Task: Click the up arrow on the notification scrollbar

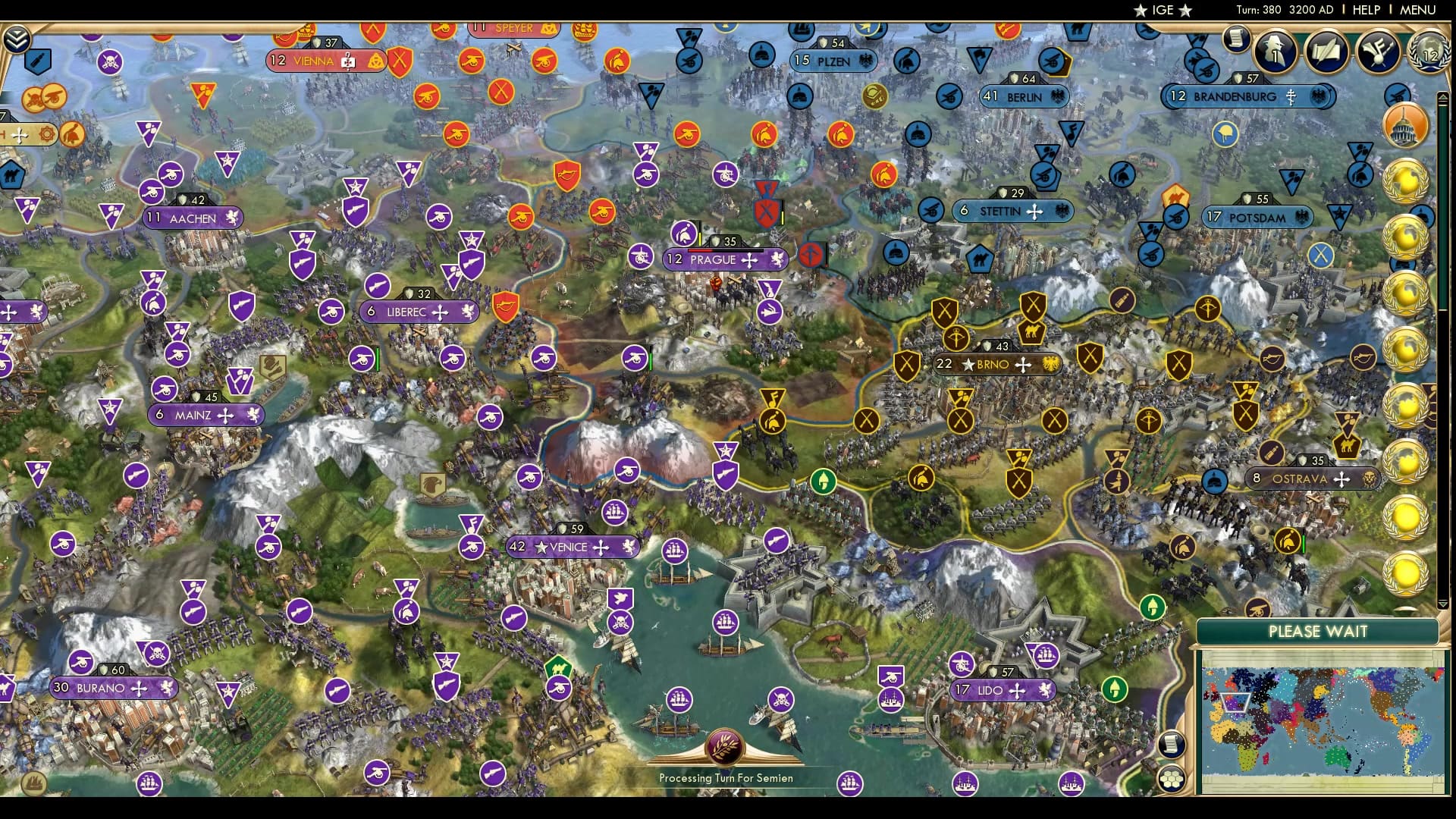Action: point(1443,96)
